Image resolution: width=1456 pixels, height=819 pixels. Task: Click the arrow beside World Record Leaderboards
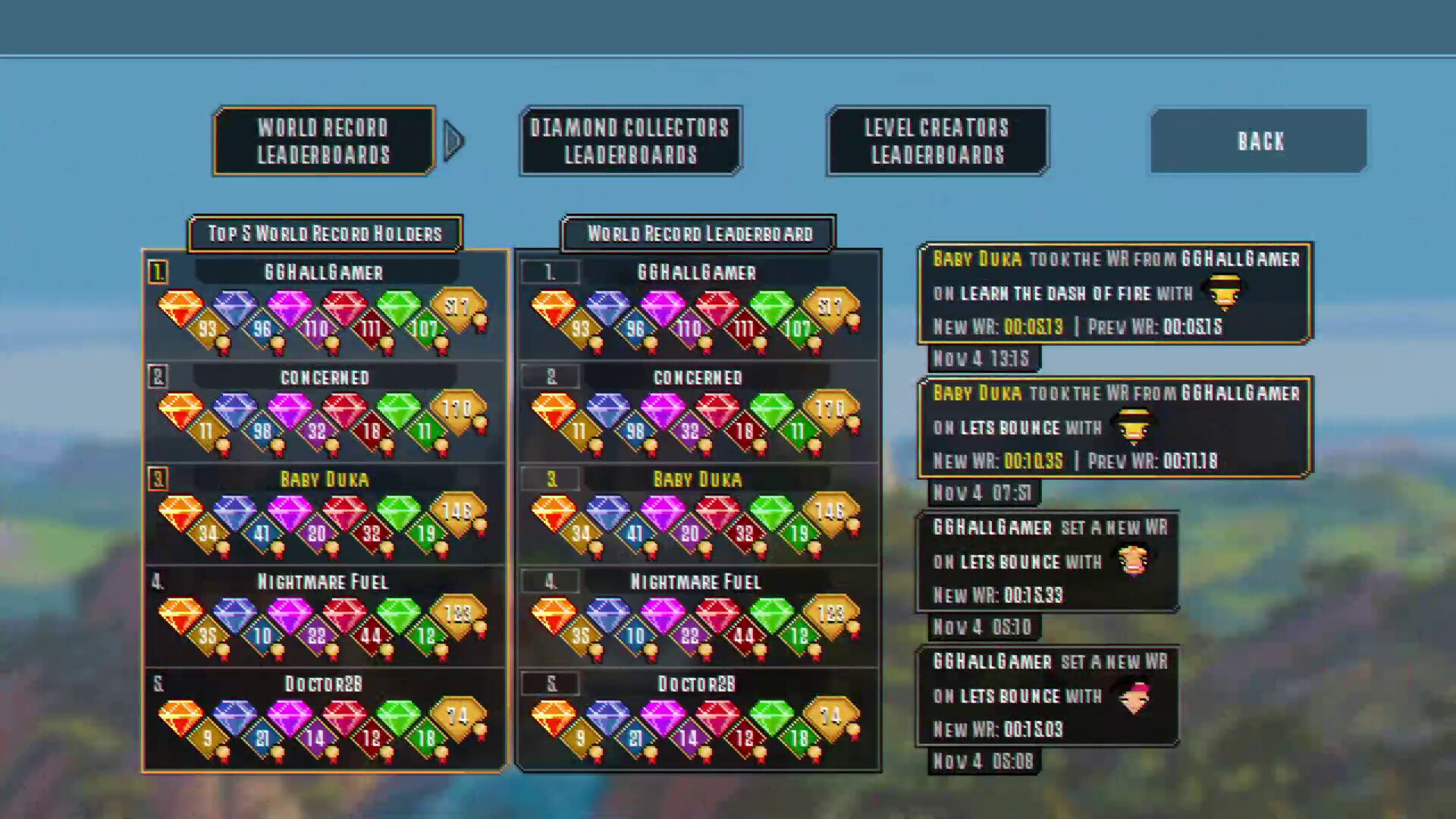[x=454, y=140]
